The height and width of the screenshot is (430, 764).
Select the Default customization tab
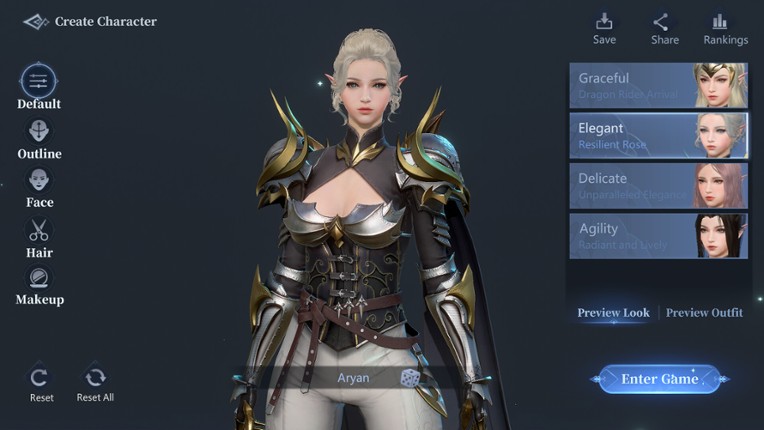39,82
